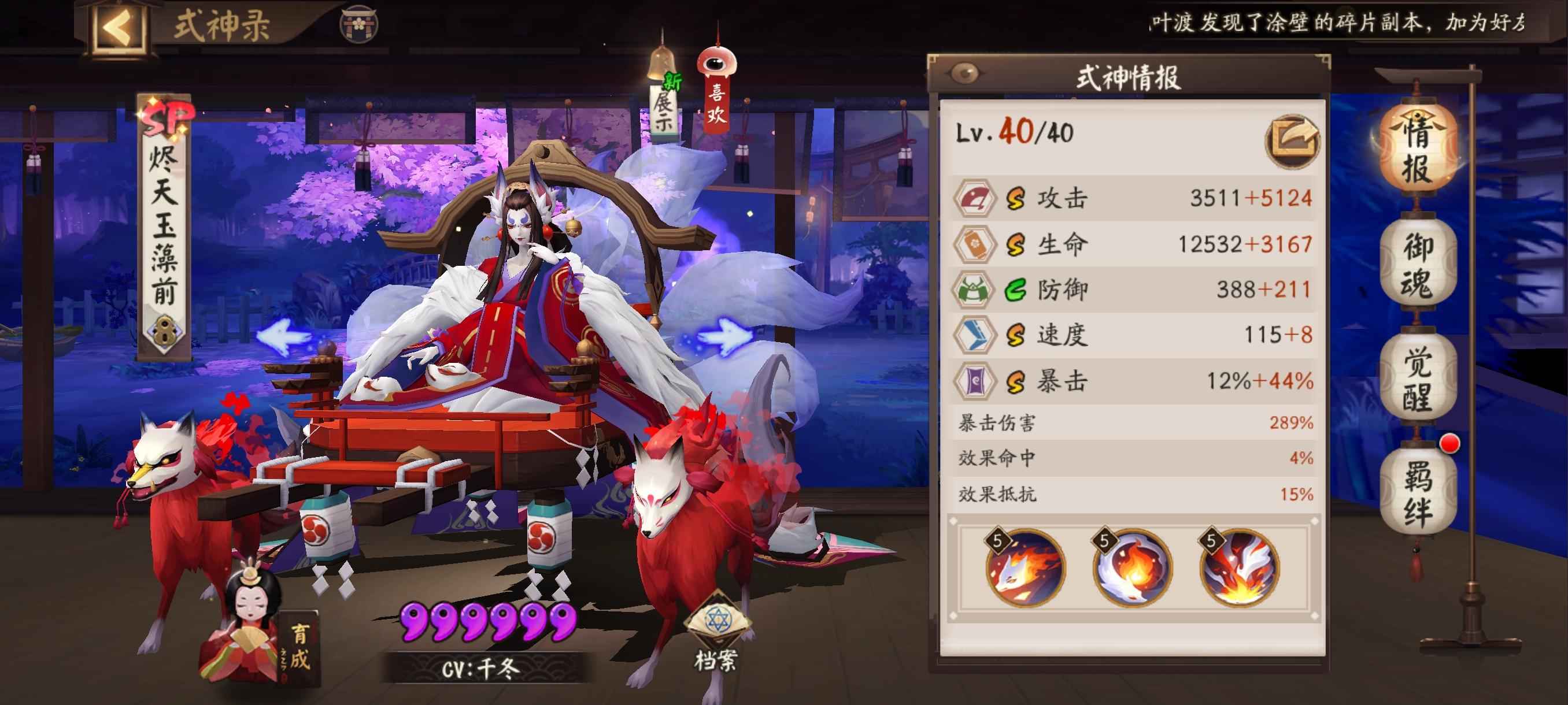Viewport: 1568px width, 705px height.
Task: View the fox fire first skill
Action: point(1025,568)
